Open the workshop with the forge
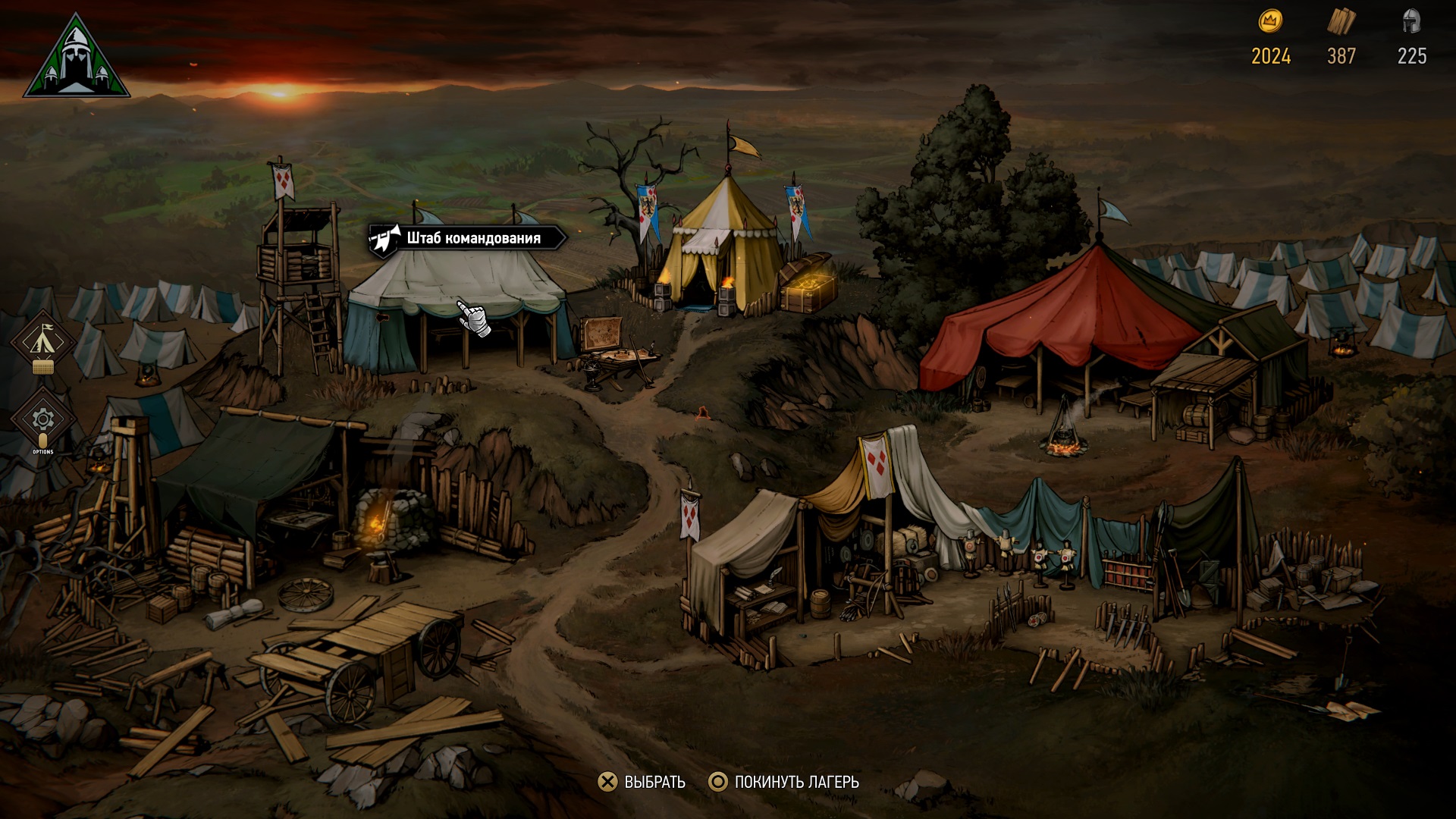The width and height of the screenshot is (1456, 819). [x=303, y=493]
